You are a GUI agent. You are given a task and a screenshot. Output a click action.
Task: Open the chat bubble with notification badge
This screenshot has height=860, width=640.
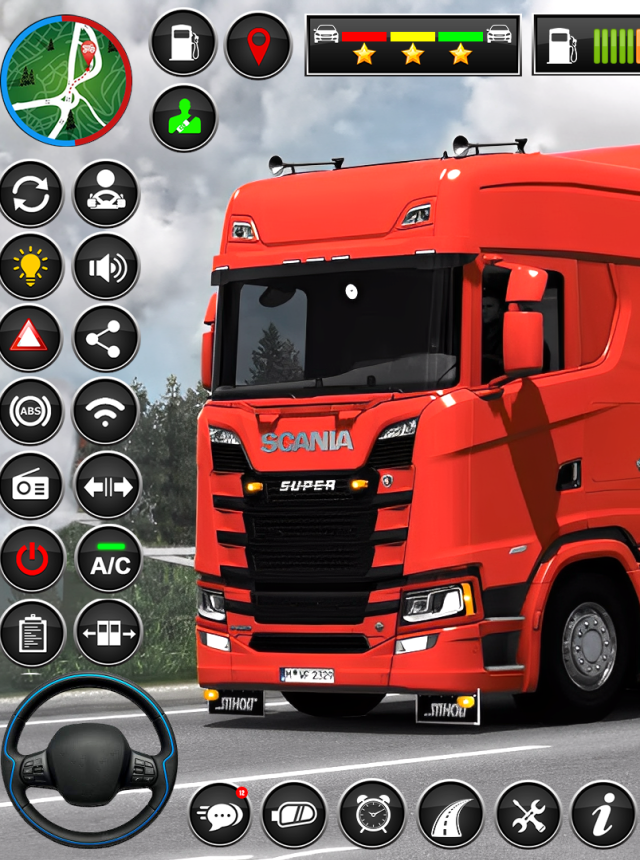(x=221, y=814)
